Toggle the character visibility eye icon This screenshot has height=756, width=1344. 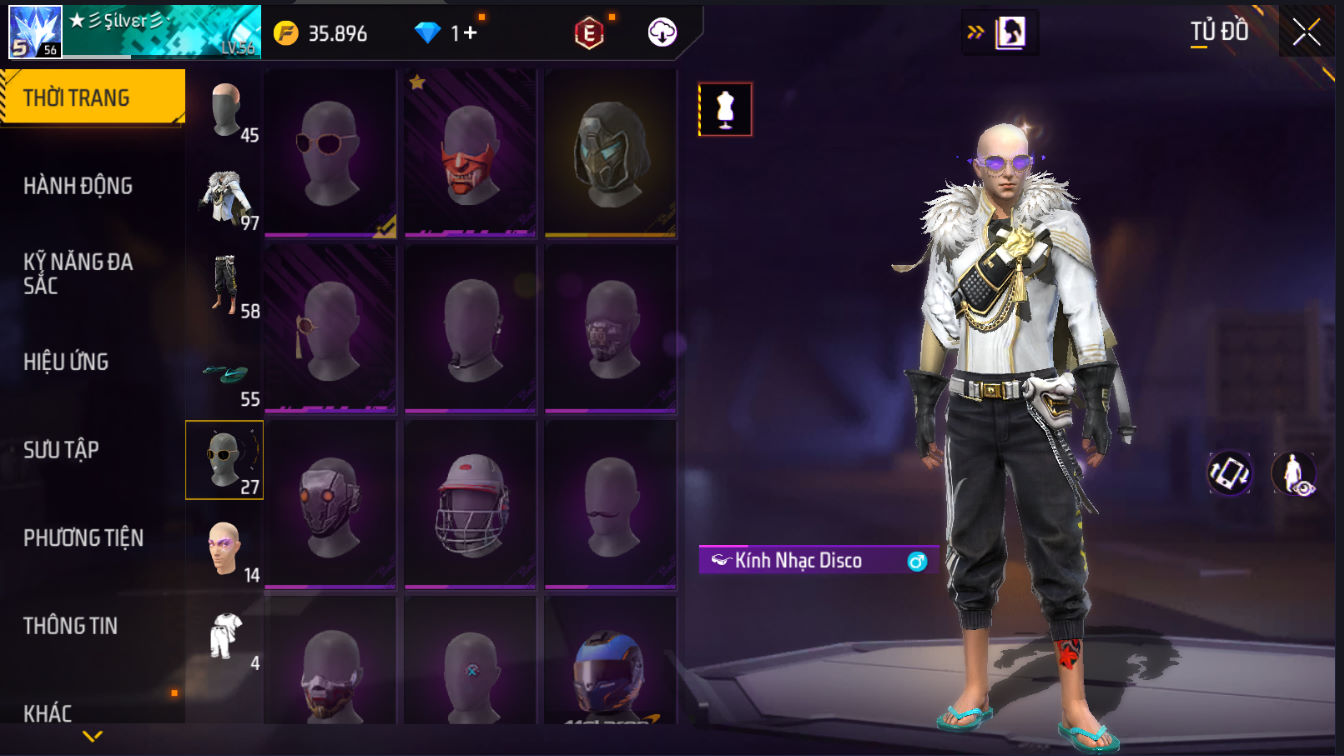(1293, 474)
